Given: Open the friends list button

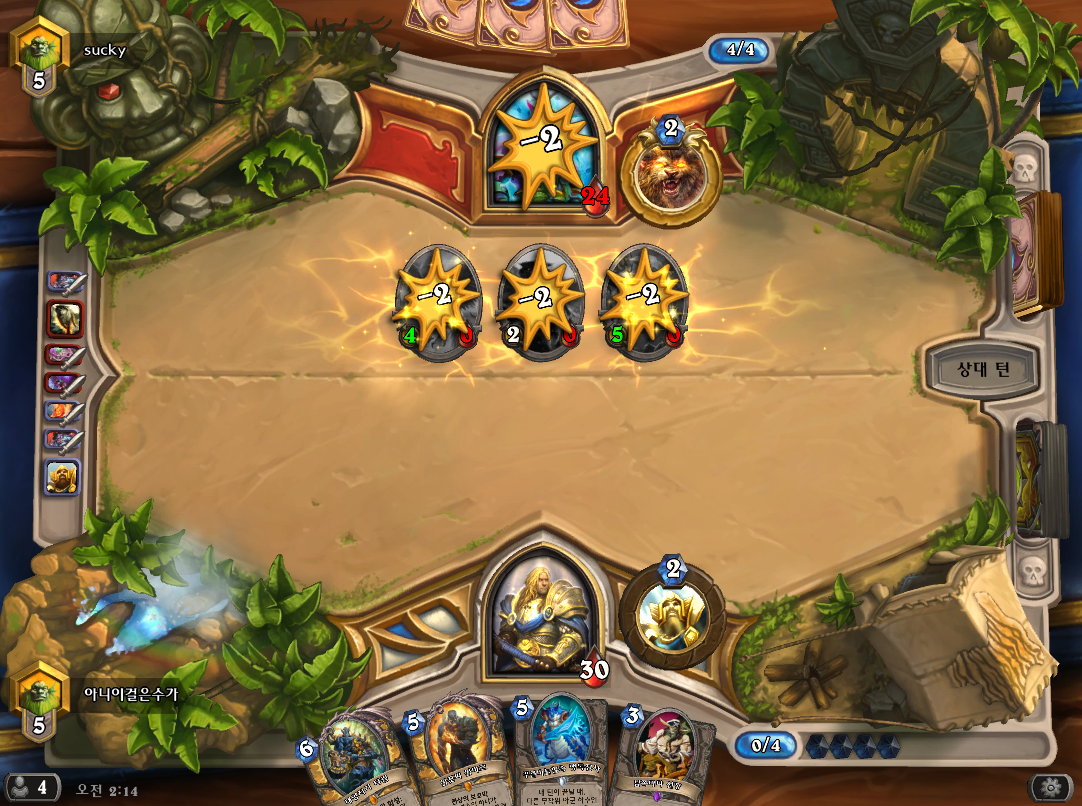Looking at the screenshot, I should coord(30,787).
